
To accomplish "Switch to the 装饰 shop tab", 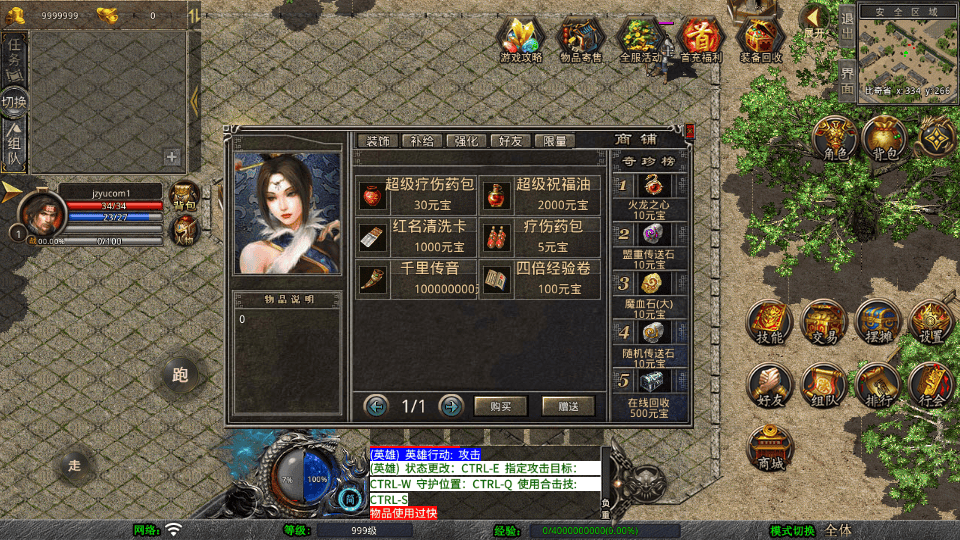I will point(377,141).
